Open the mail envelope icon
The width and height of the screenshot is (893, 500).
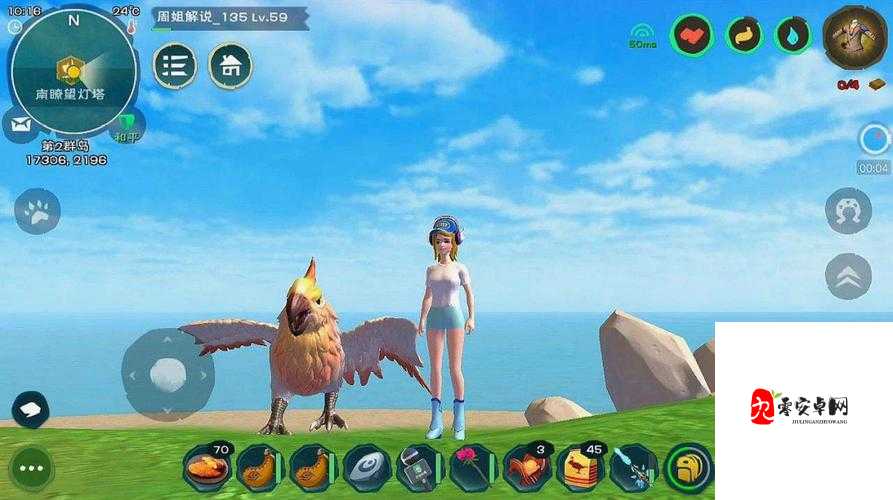[19, 125]
